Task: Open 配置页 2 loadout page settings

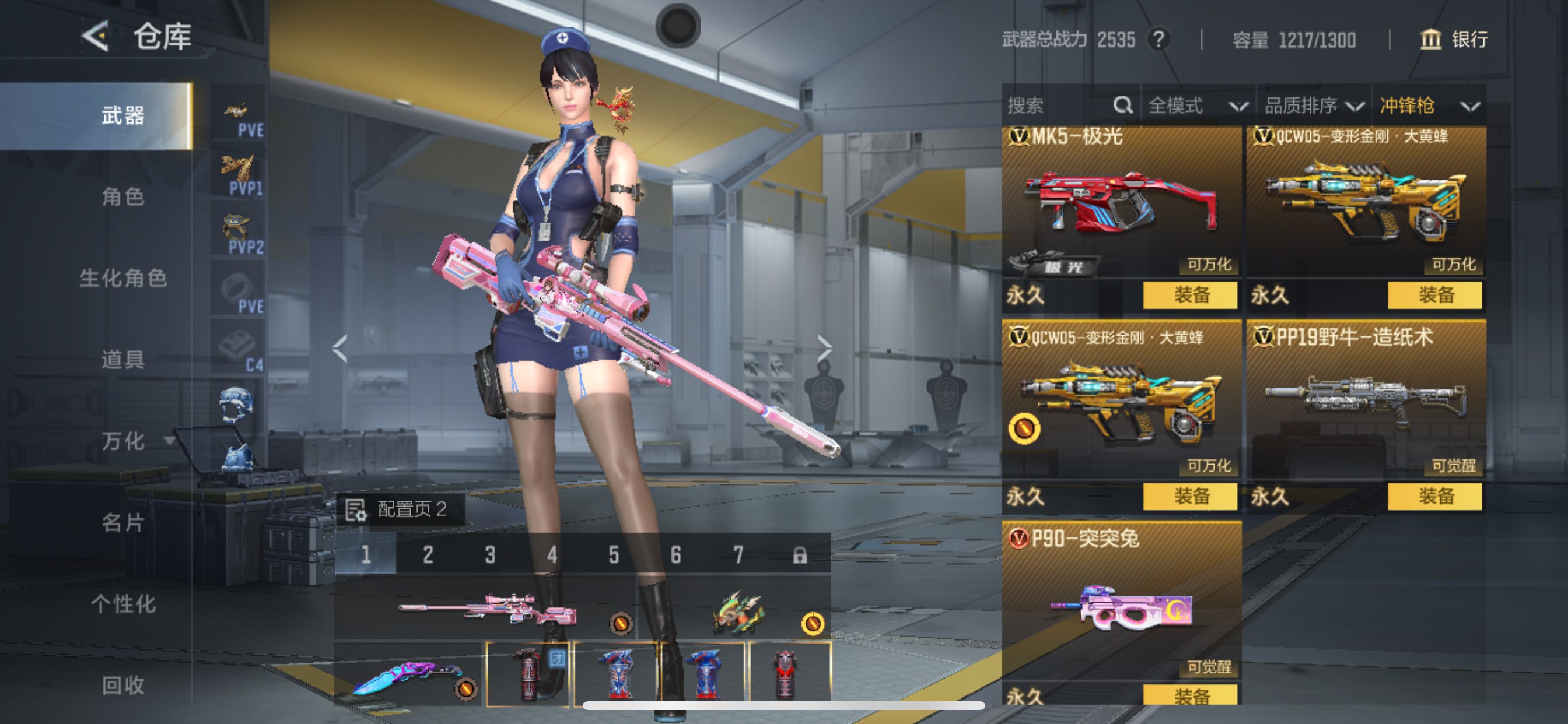Action: coord(401,509)
